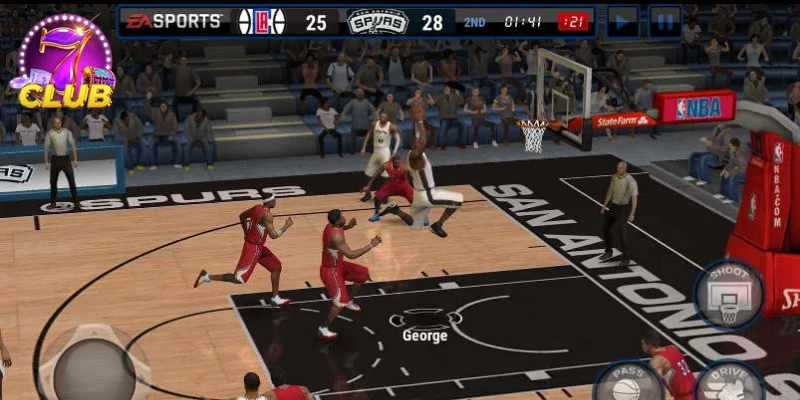Pause the game with the pause icon
The height and width of the screenshot is (400, 800).
(665, 21)
